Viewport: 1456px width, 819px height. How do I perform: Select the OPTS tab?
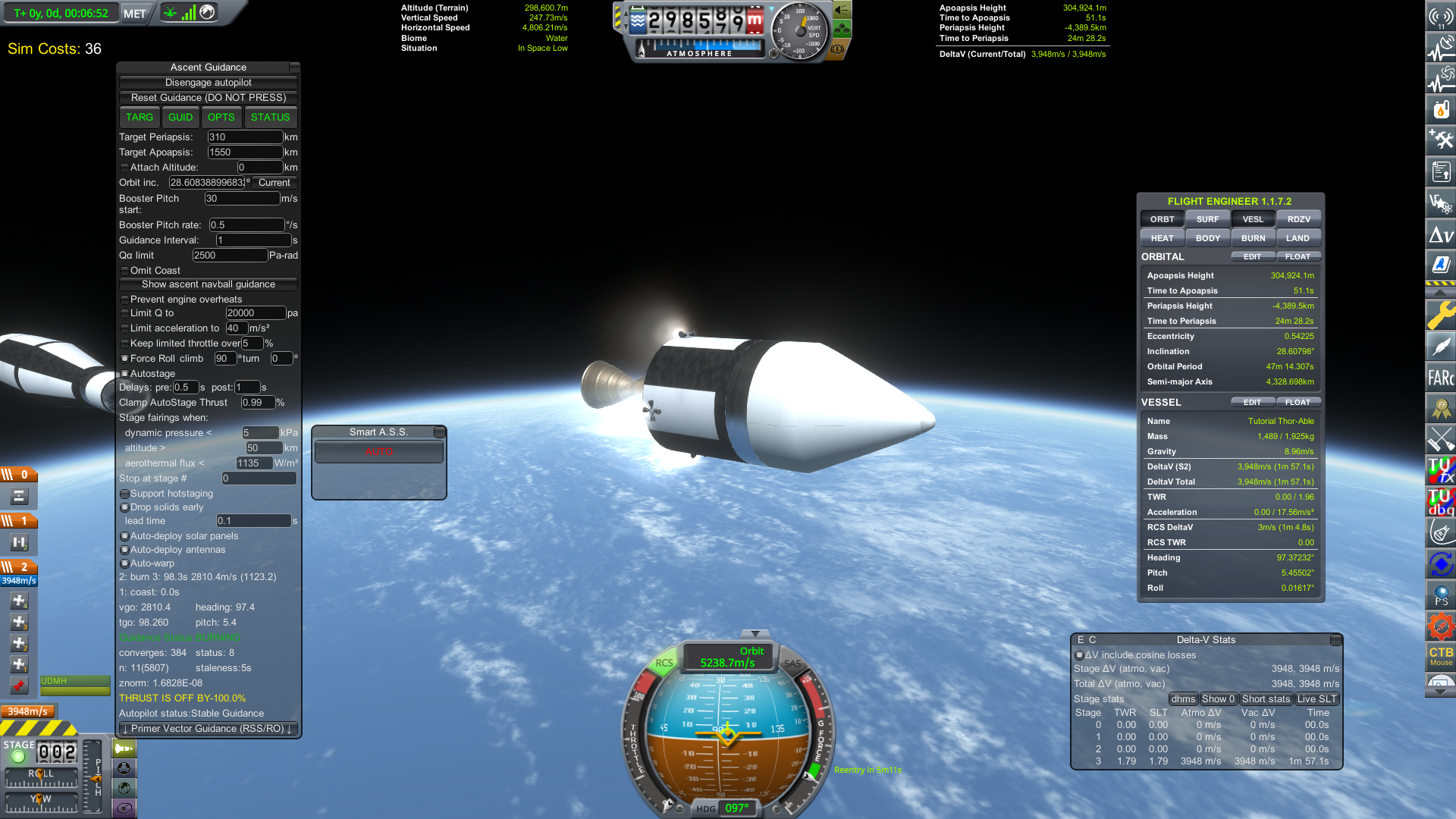[x=221, y=118]
